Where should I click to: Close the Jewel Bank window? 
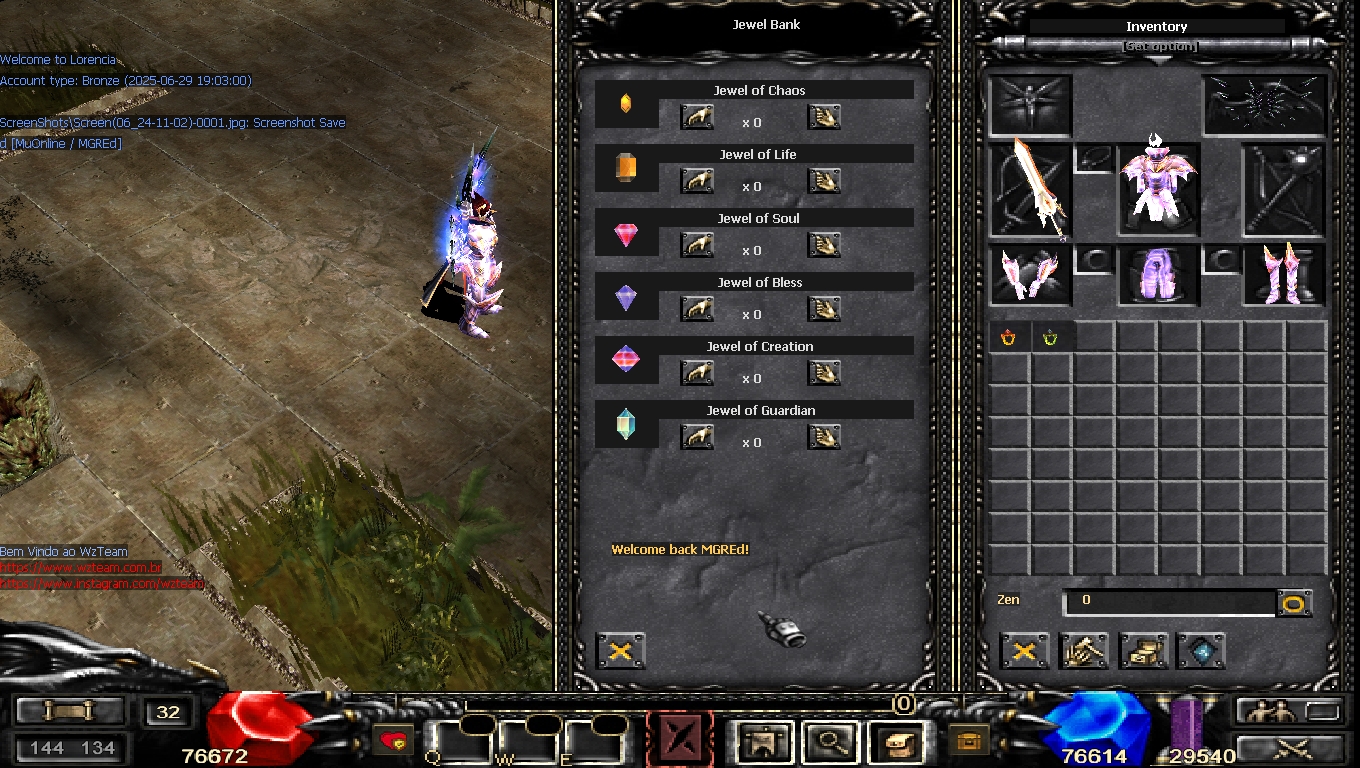tap(620, 651)
